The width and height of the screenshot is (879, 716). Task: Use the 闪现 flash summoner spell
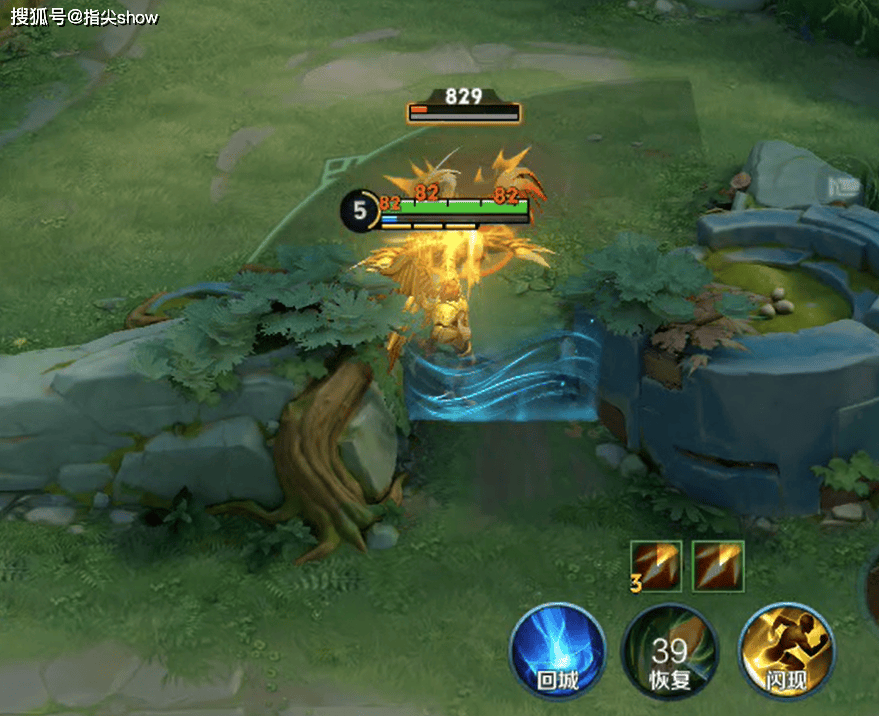tap(786, 652)
